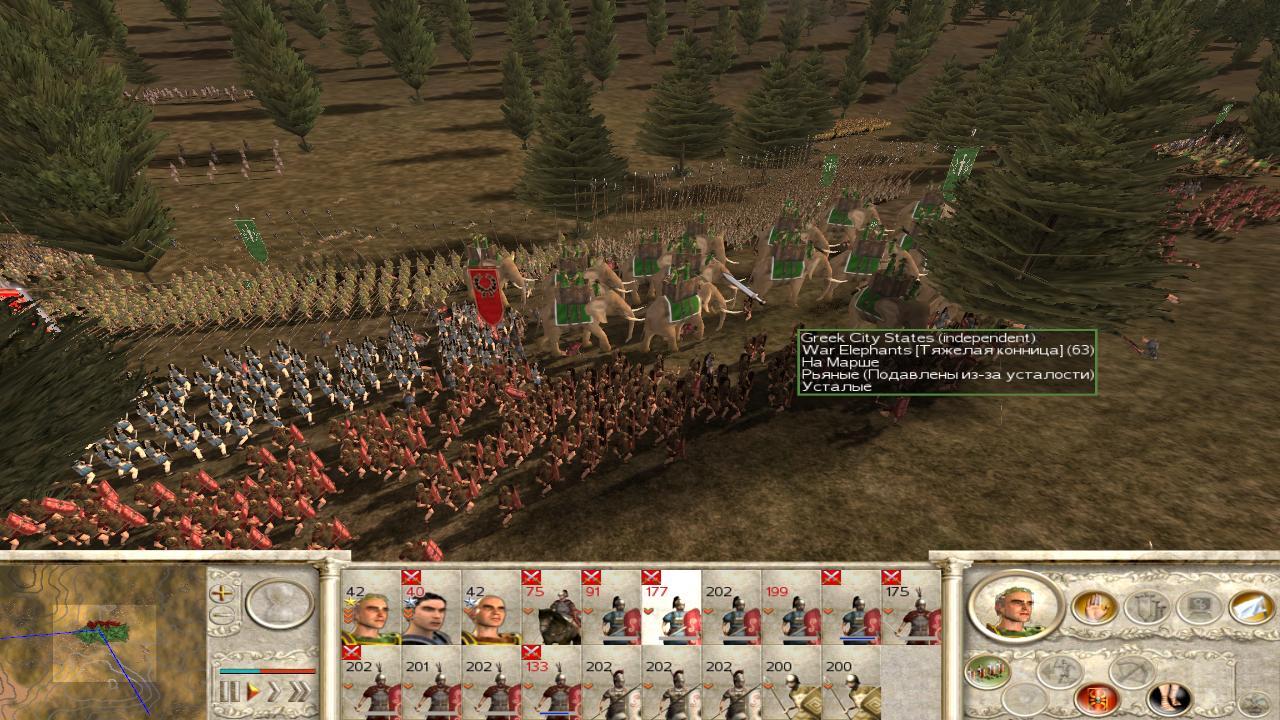Set battle speed to normal play
The image size is (1280, 720).
coord(254,691)
